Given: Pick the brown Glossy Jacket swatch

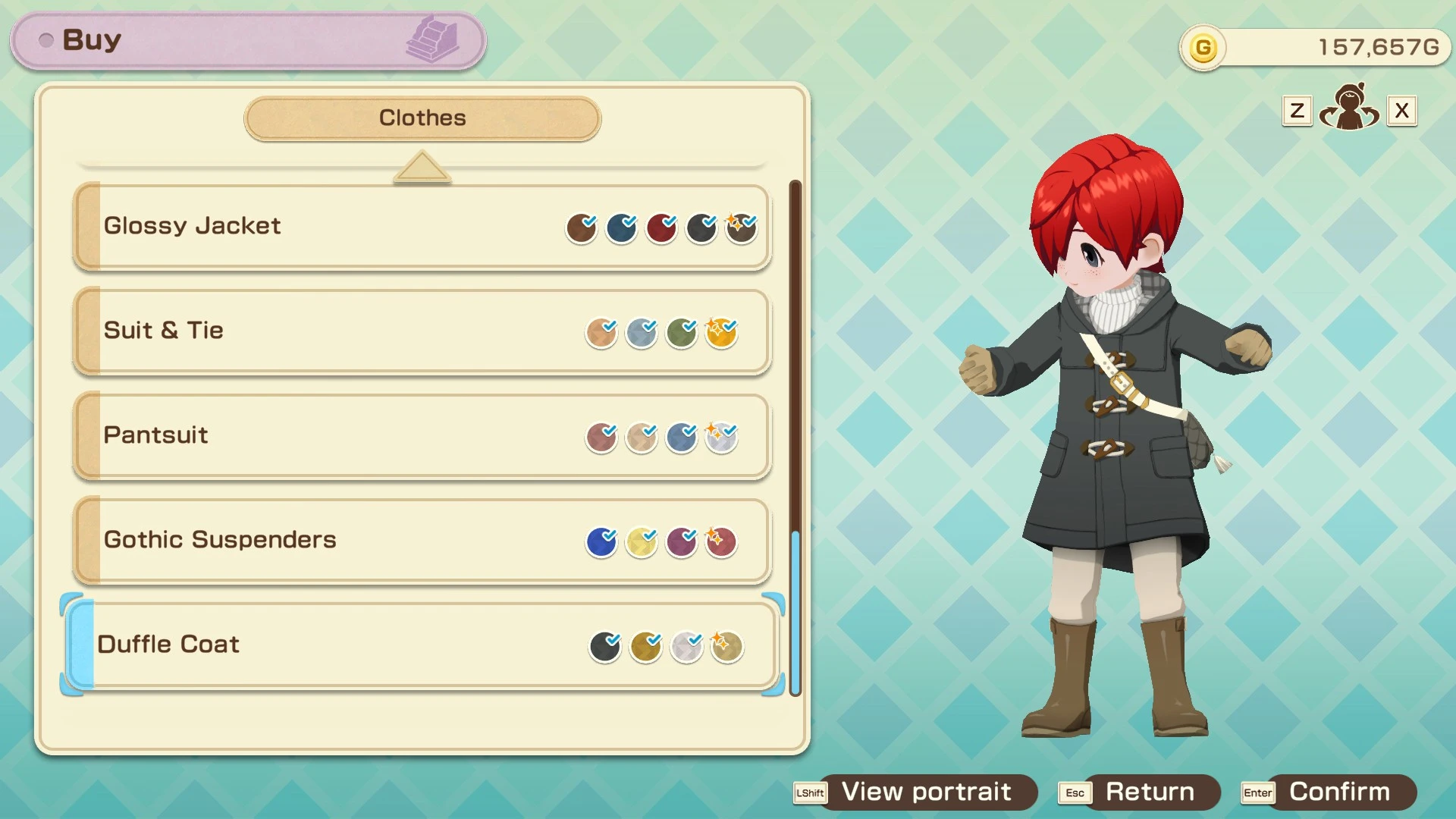Looking at the screenshot, I should point(581,228).
